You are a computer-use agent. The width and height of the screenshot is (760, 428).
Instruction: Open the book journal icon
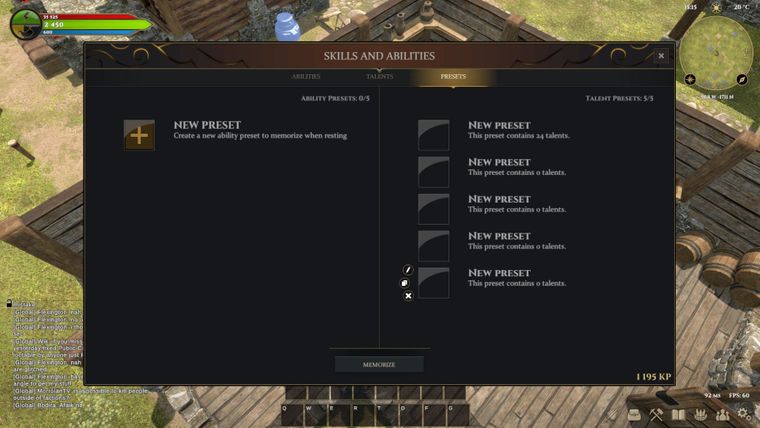tap(679, 415)
